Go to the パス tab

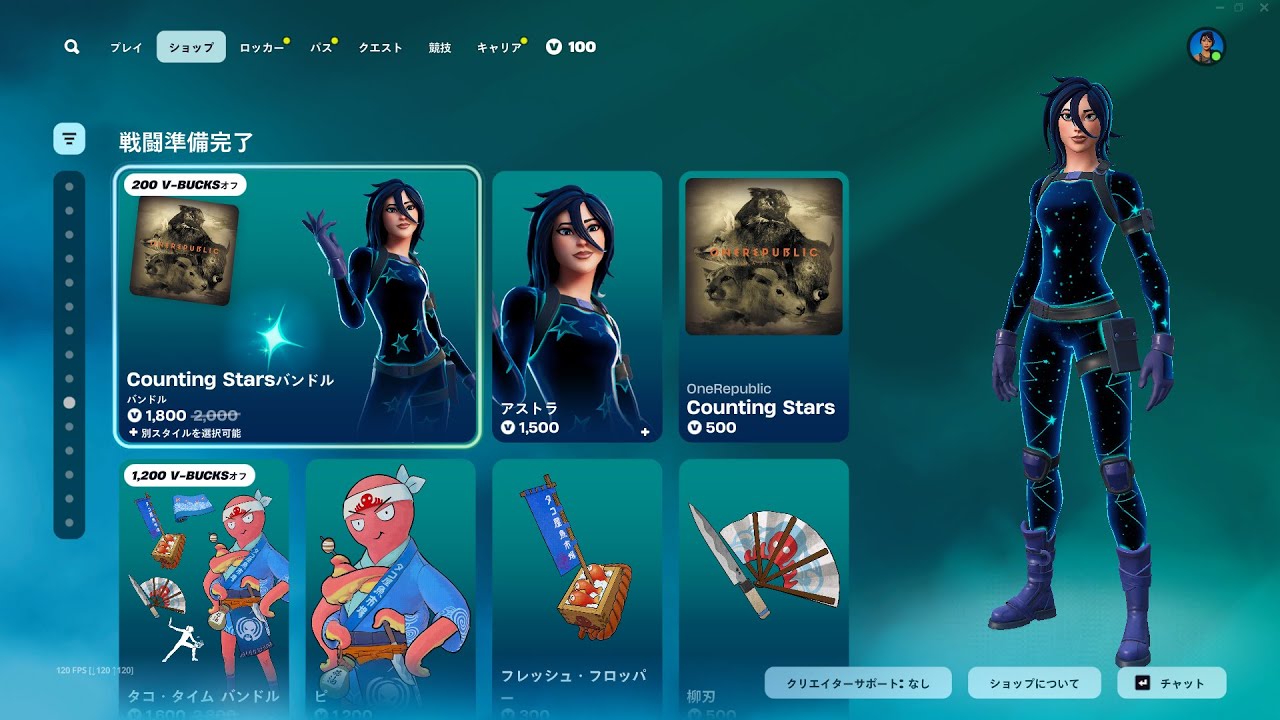(x=321, y=47)
